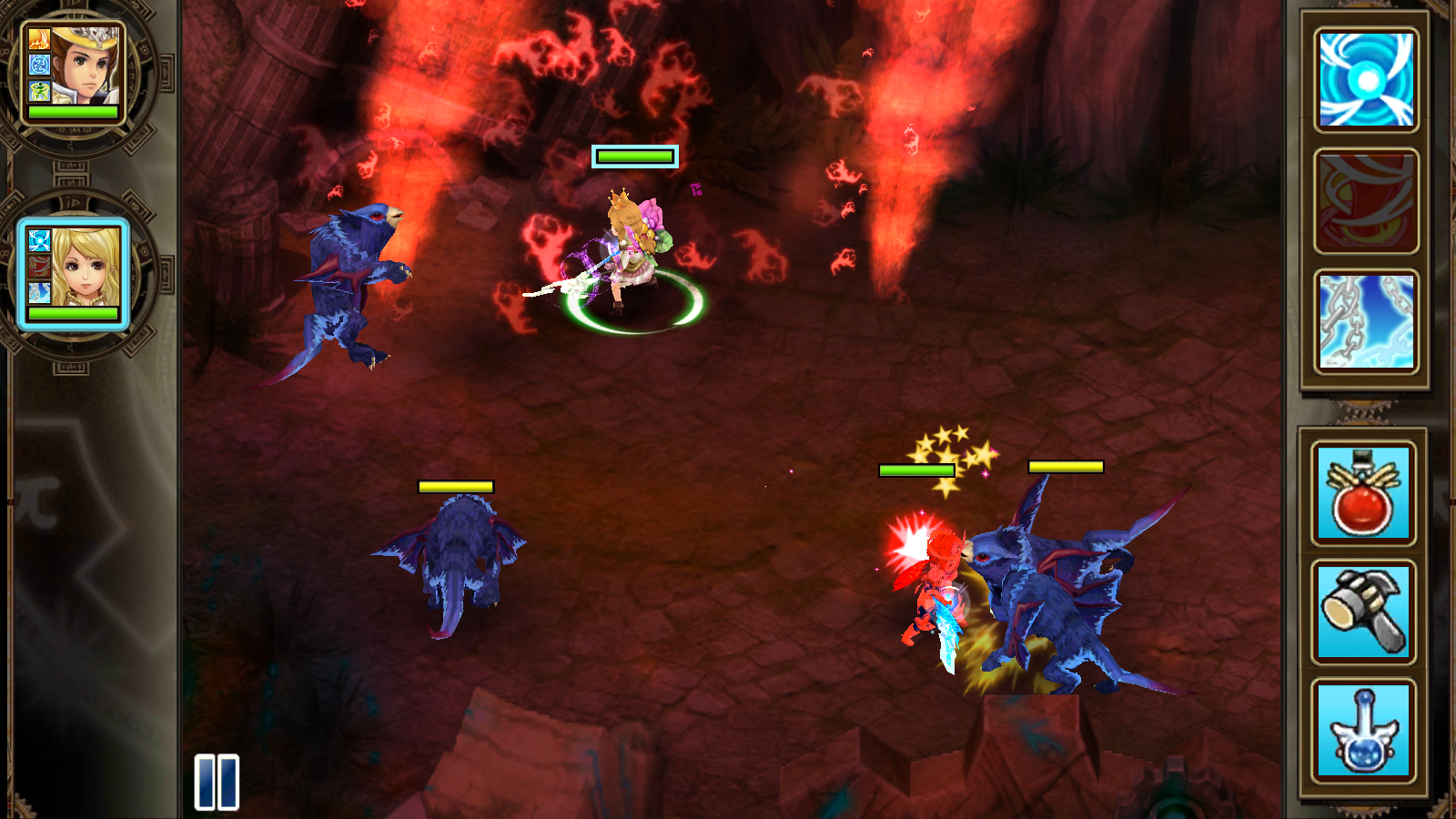The image size is (1456, 819).
Task: Select the male knight hero portrait
Action: 74,71
